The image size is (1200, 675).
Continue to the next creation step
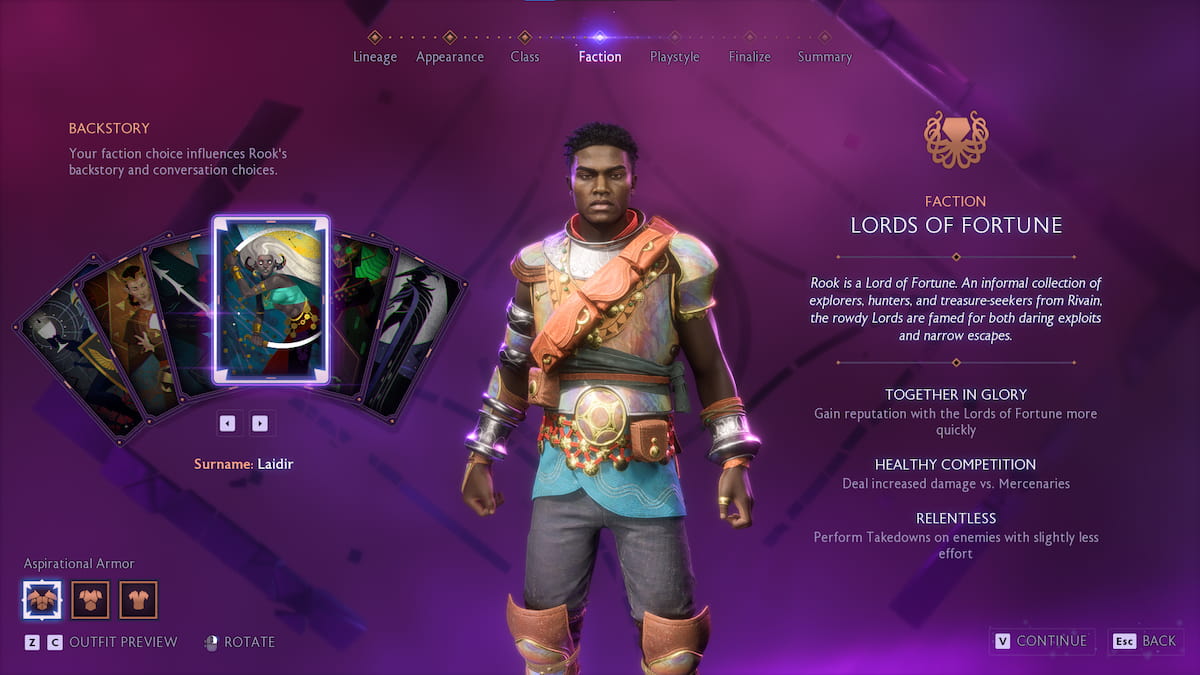[1041, 641]
